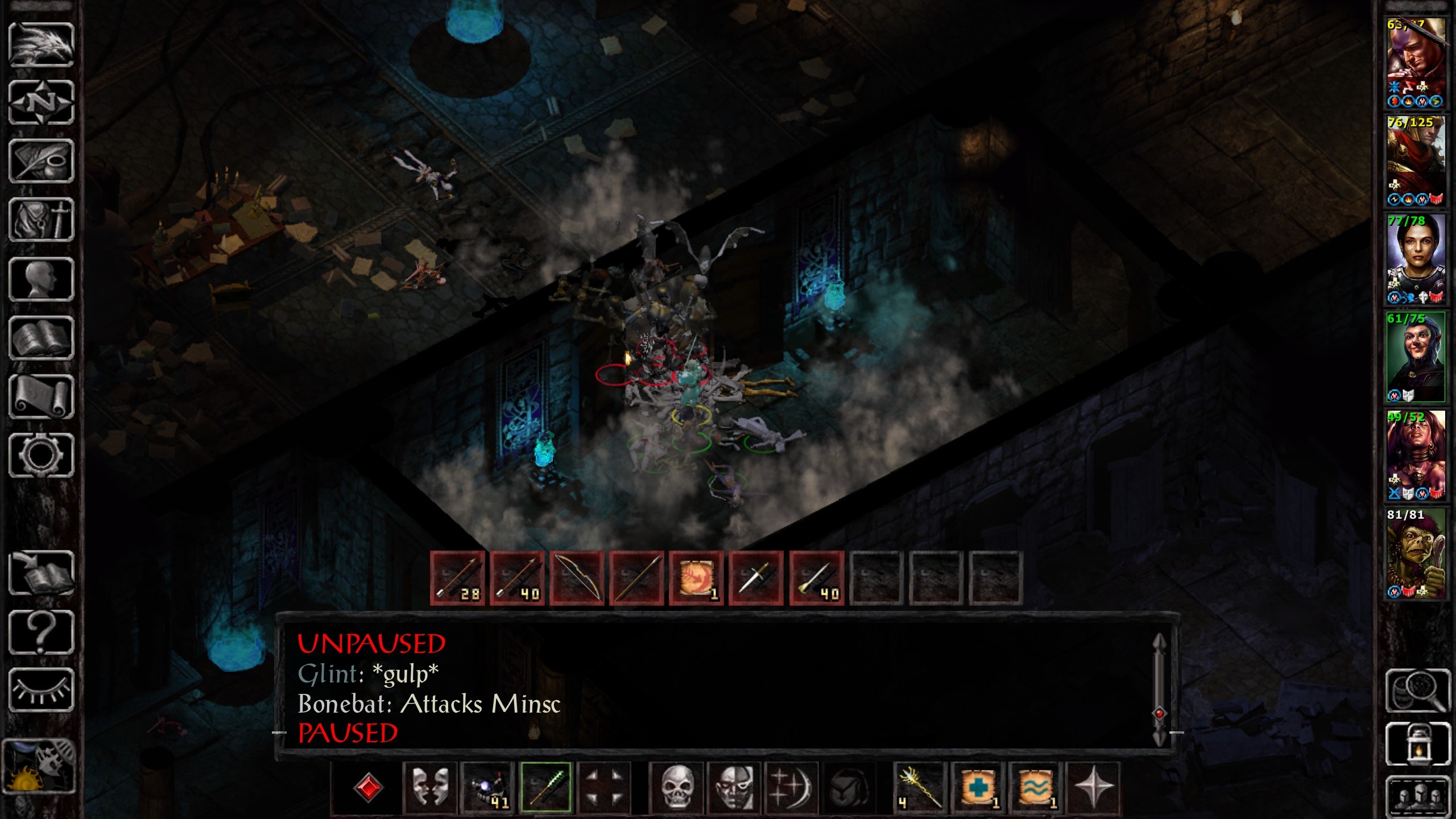Open the area map with the compass button
The image size is (1456, 819).
pos(41,103)
